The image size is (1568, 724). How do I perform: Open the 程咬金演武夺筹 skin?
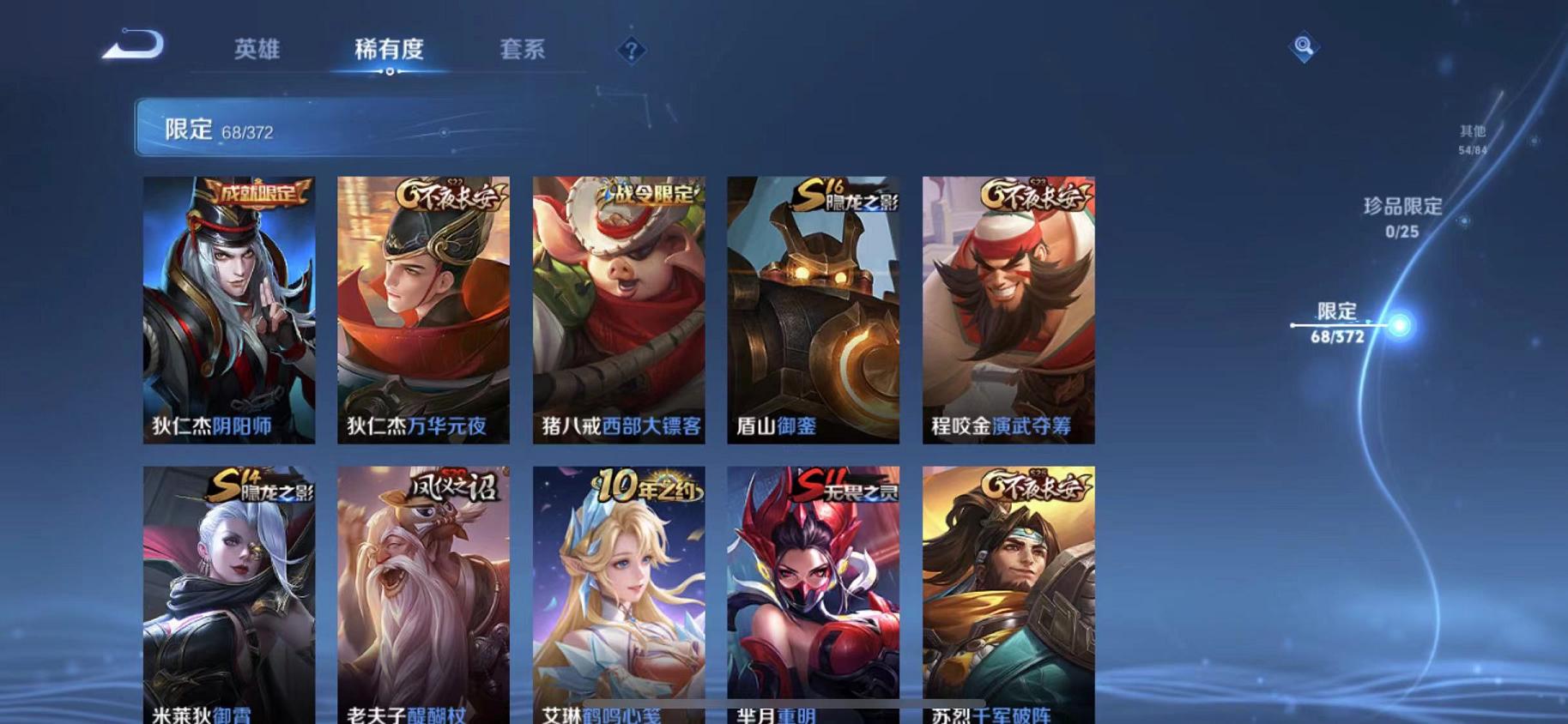[1010, 309]
